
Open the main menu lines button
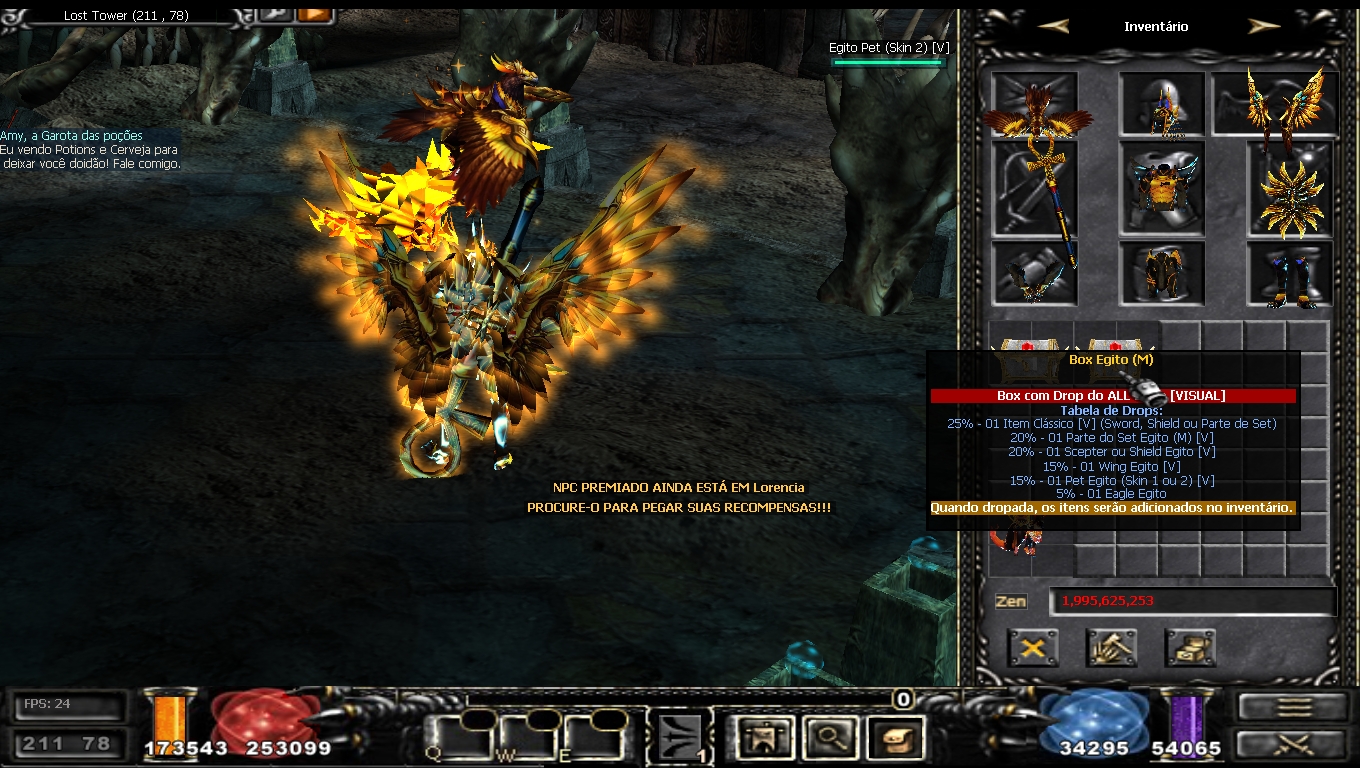pos(1293,707)
